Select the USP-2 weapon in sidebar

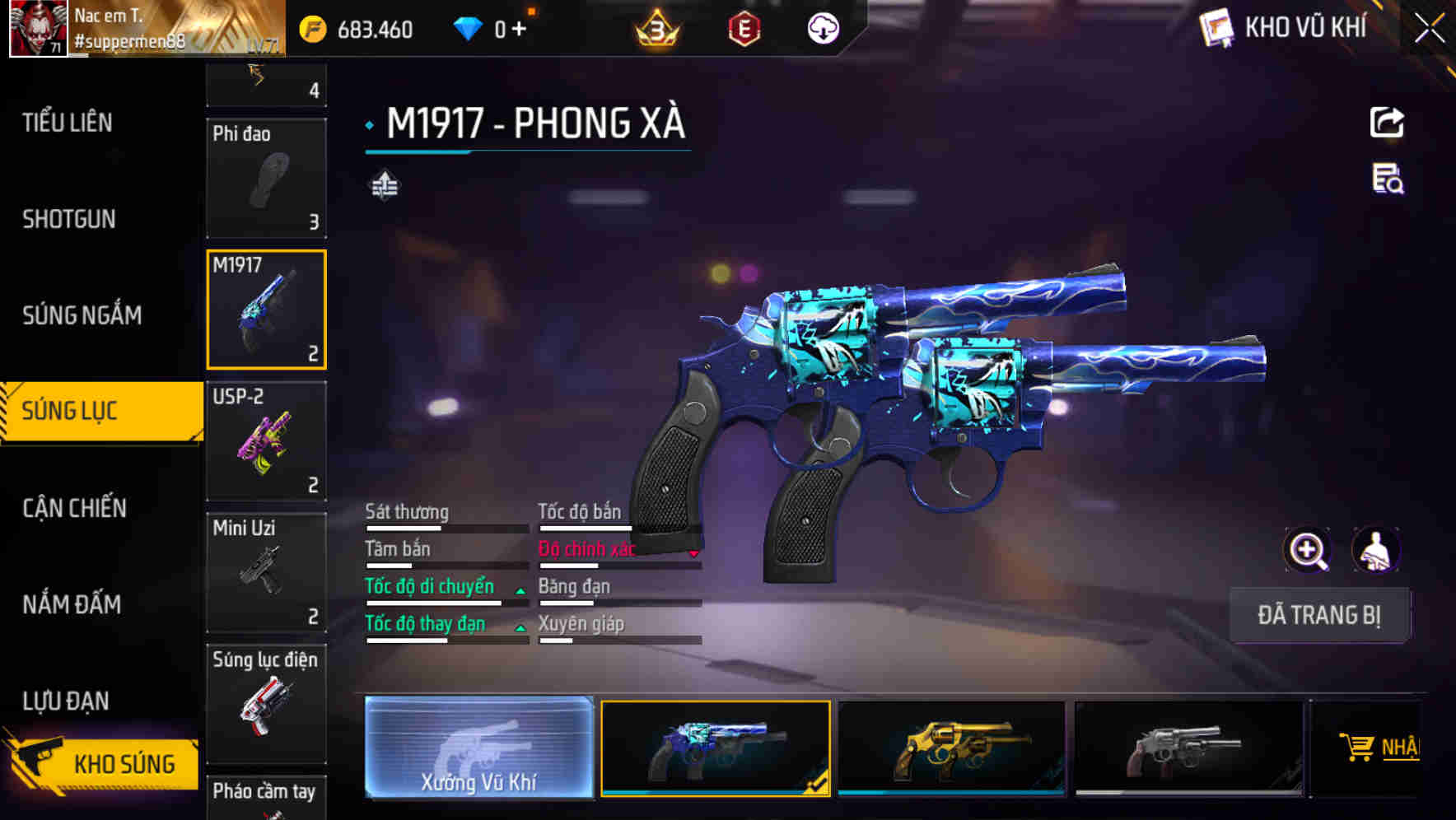(266, 441)
